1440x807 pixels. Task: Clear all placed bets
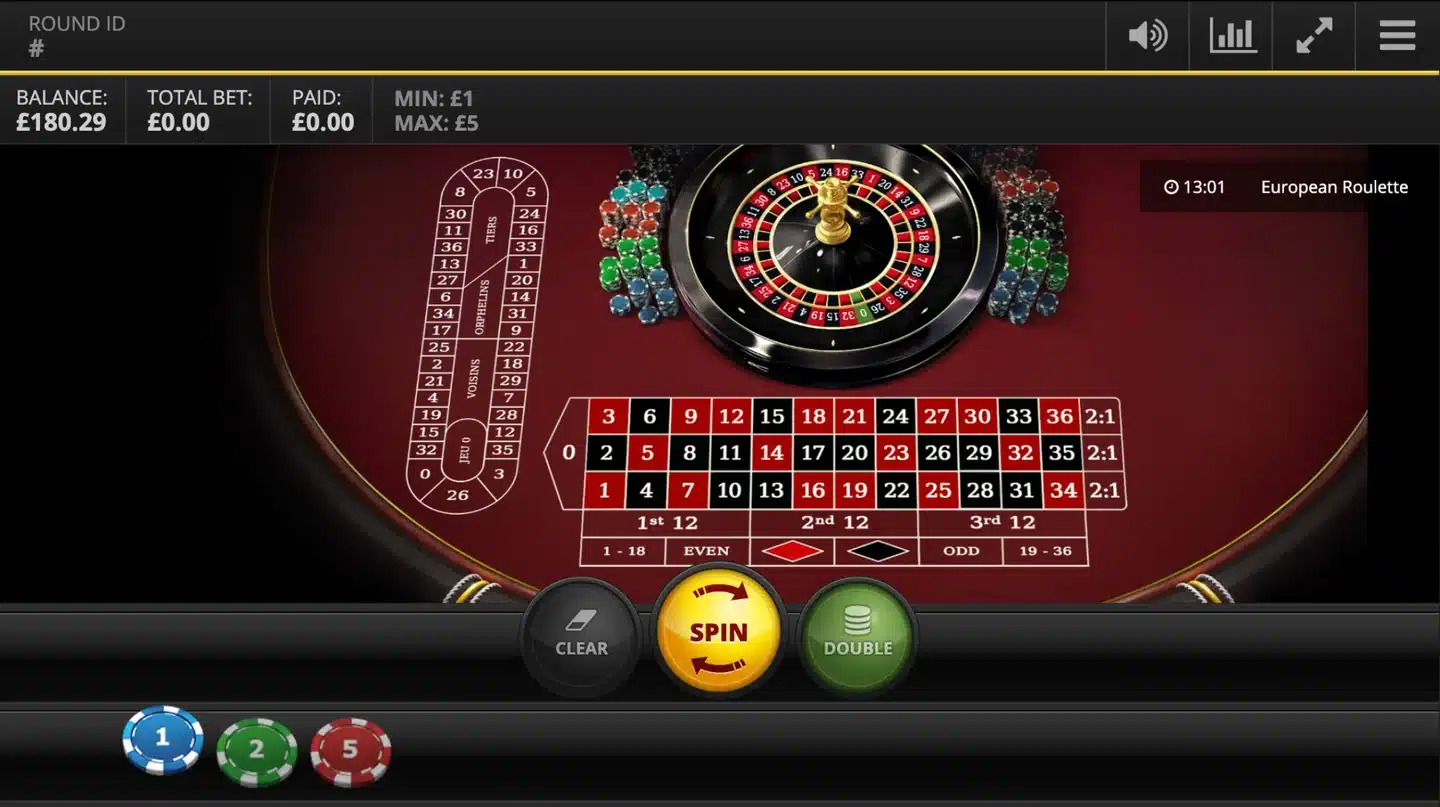tap(580, 634)
